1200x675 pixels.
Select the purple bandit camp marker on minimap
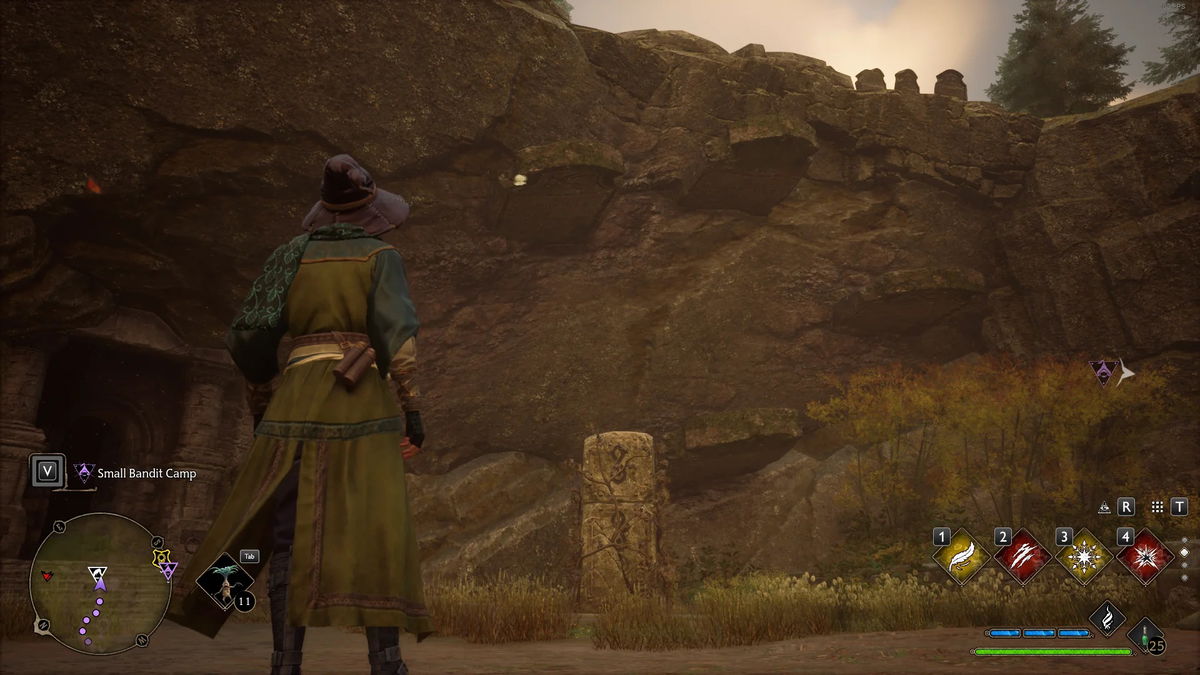(x=169, y=570)
